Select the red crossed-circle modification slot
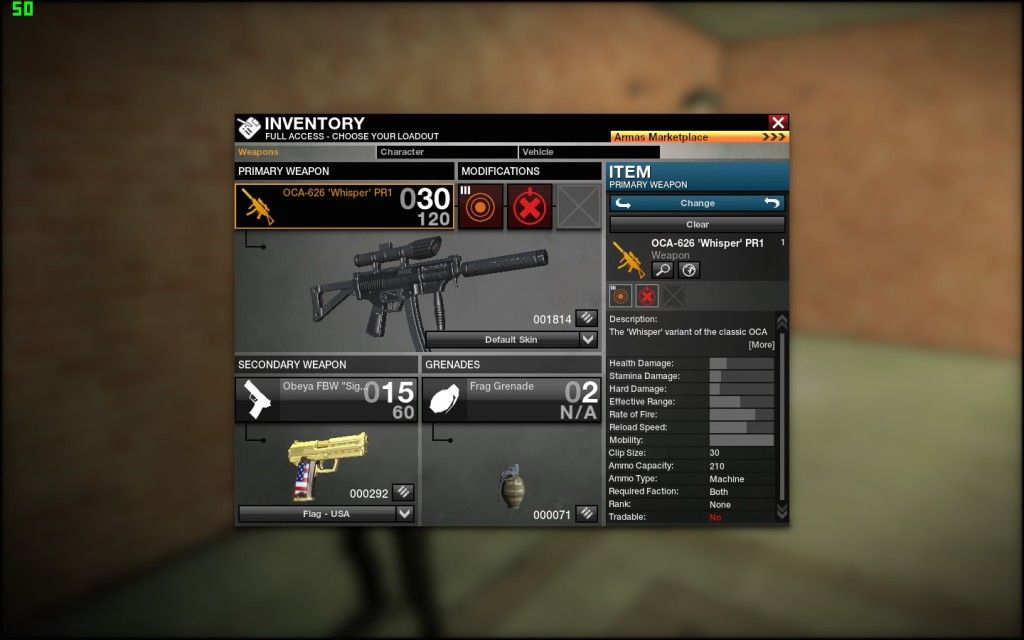 [x=529, y=206]
